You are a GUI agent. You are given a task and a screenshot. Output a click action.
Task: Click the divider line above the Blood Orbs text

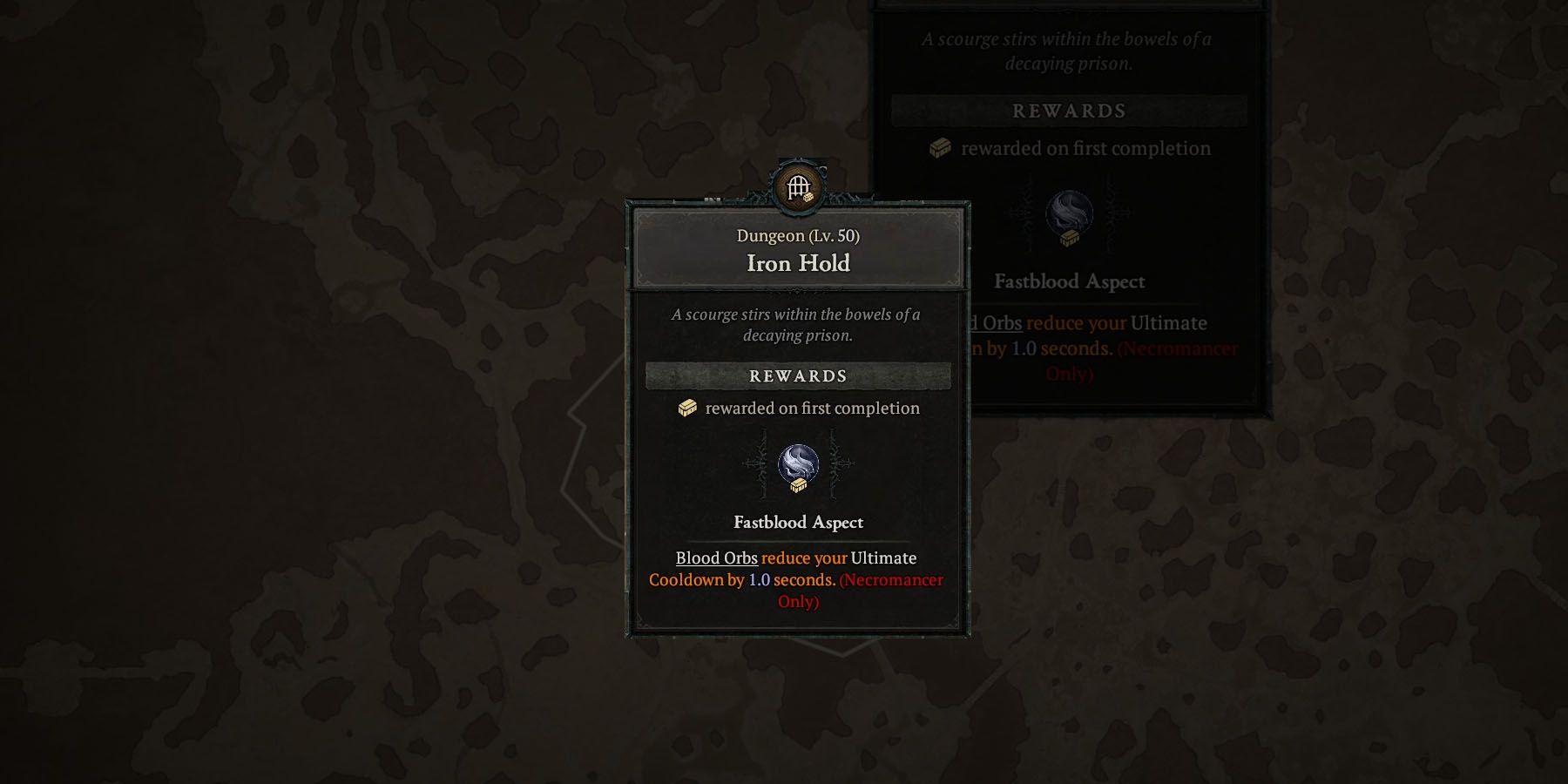click(x=797, y=540)
